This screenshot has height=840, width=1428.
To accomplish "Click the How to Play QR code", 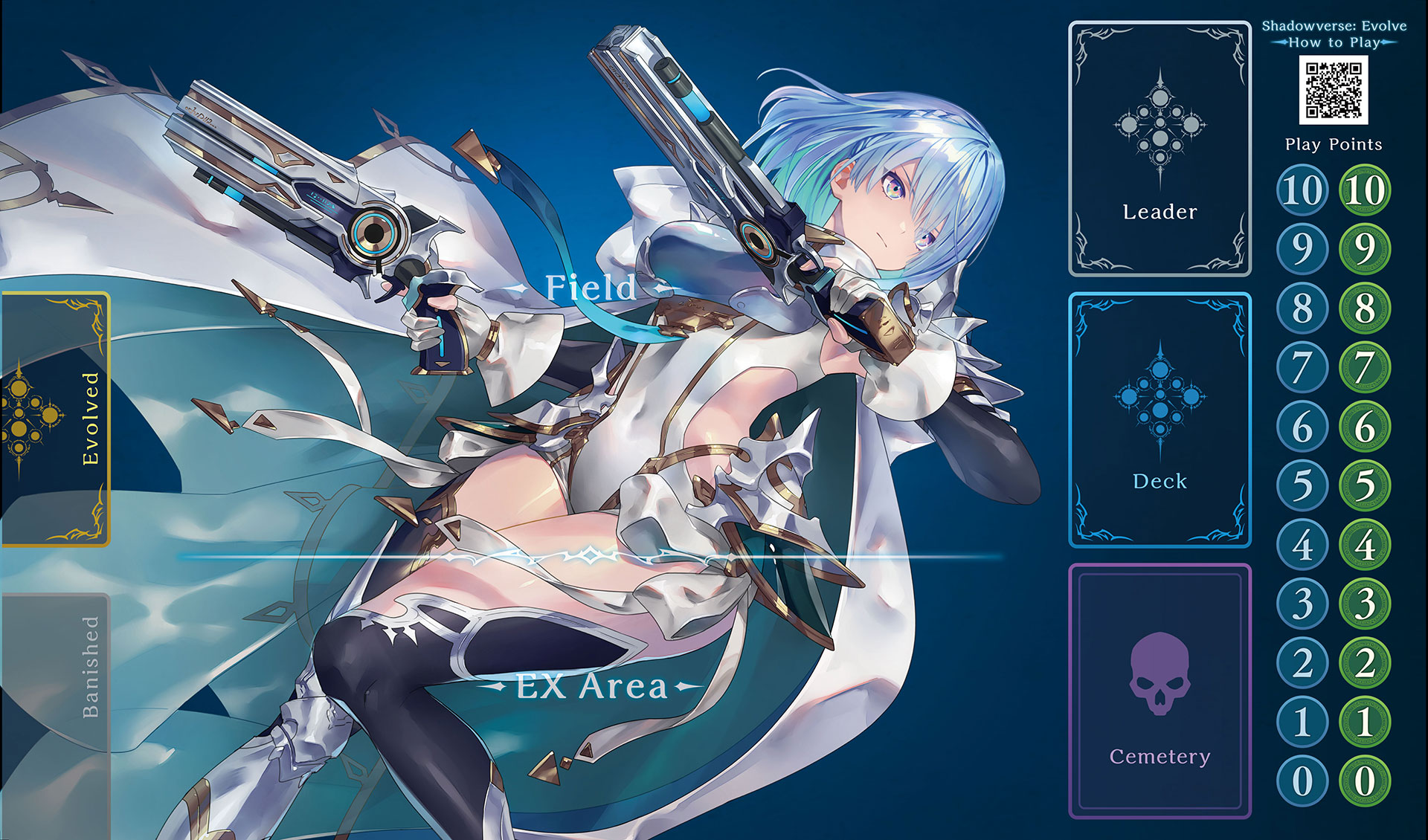I will tap(1334, 89).
